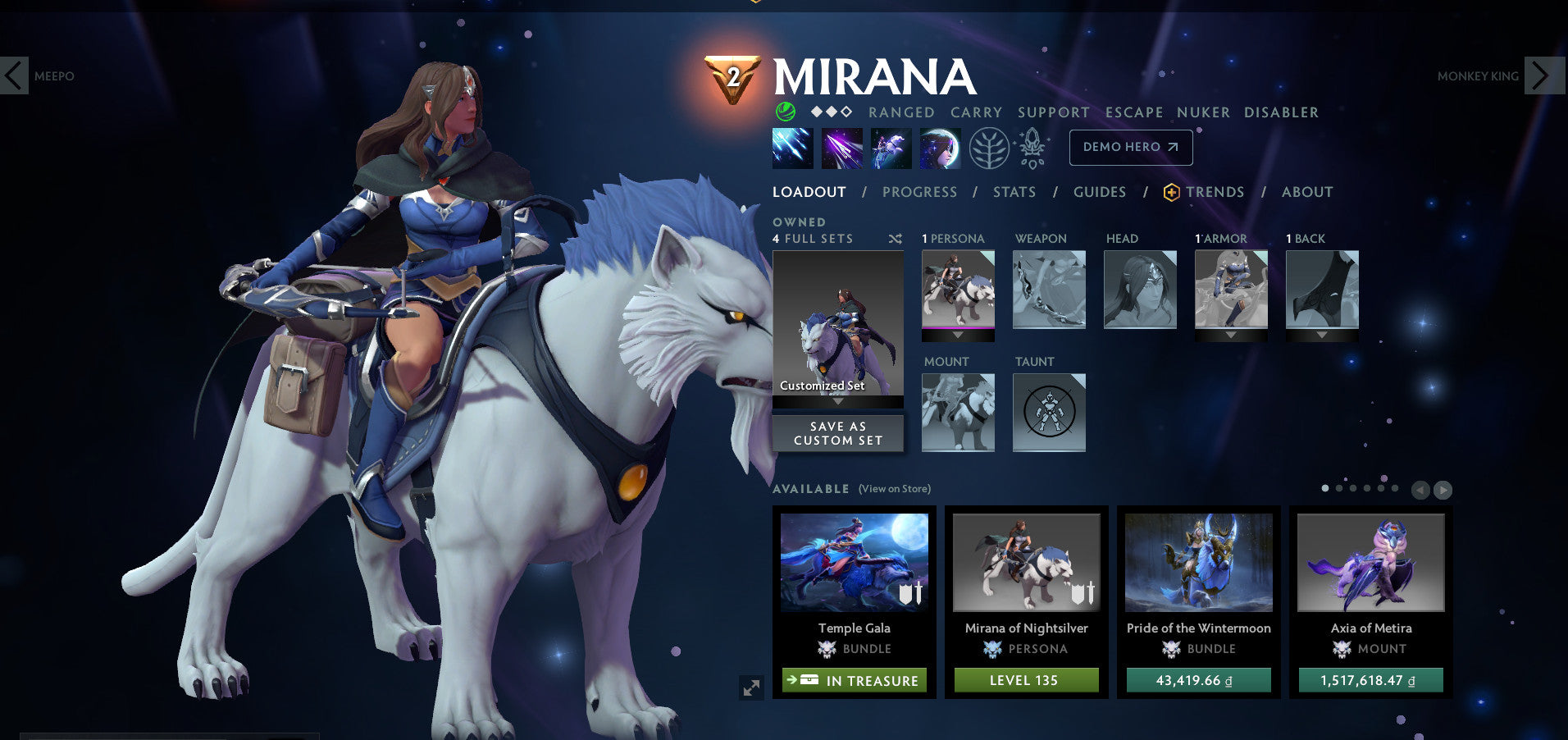Select Mirana's Starstorm ability icon

(x=792, y=148)
